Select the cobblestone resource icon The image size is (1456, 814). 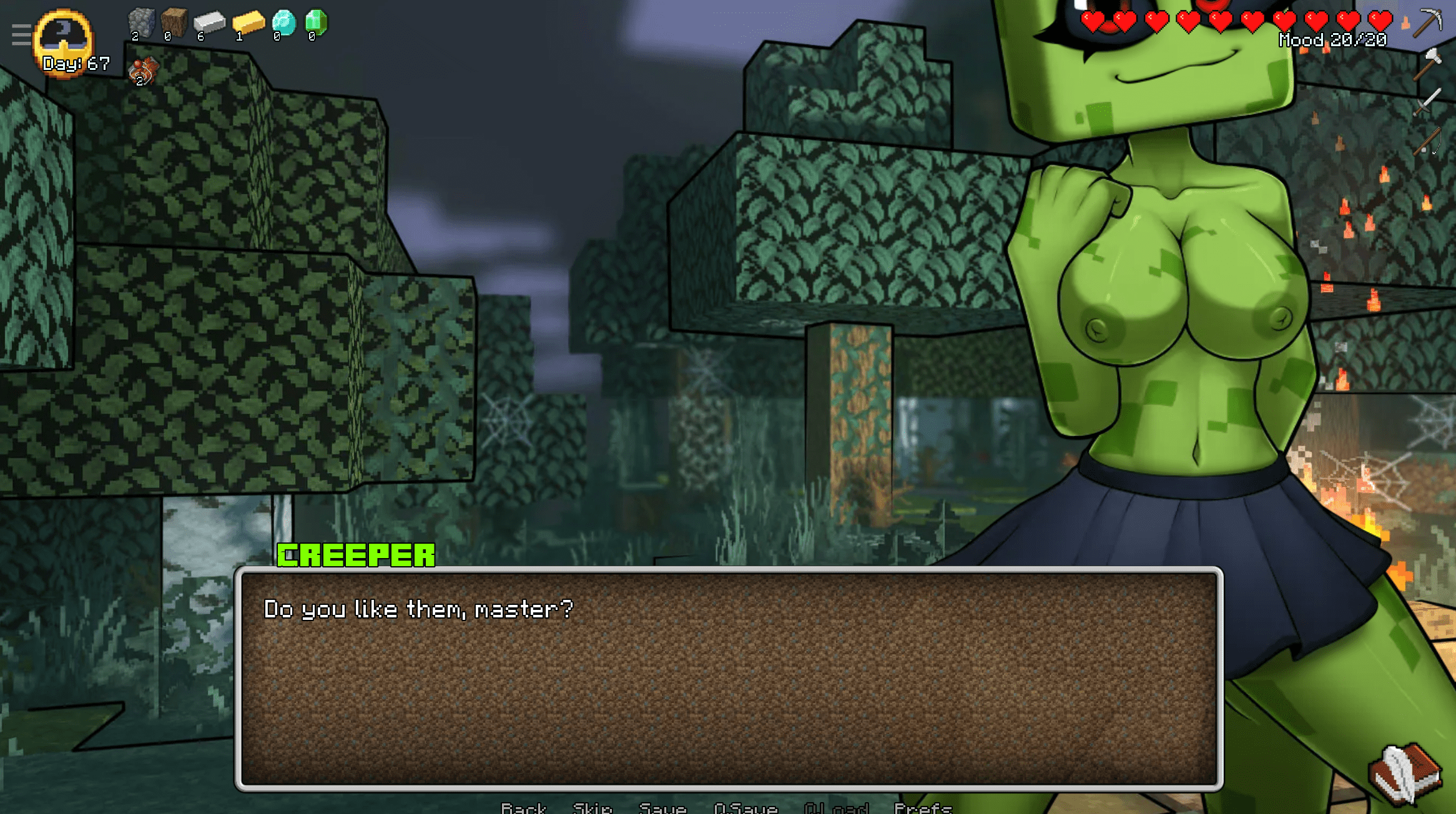pyautogui.click(x=141, y=24)
